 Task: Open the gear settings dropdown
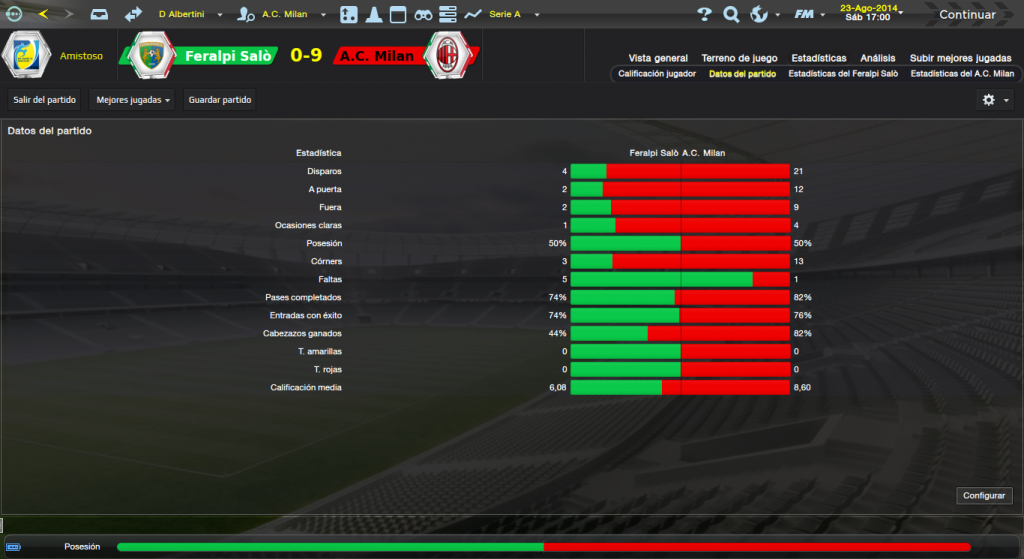[995, 100]
